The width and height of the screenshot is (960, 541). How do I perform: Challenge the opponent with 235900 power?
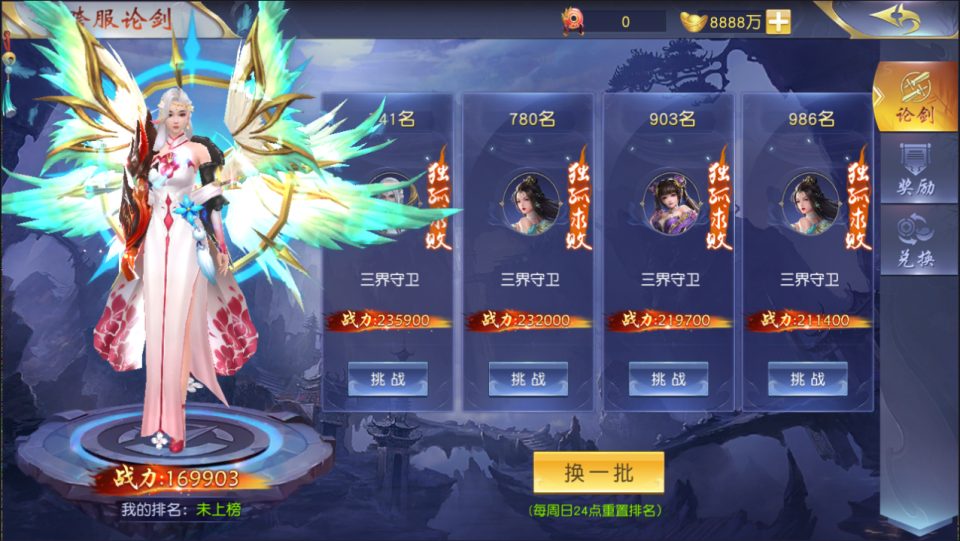click(x=387, y=379)
